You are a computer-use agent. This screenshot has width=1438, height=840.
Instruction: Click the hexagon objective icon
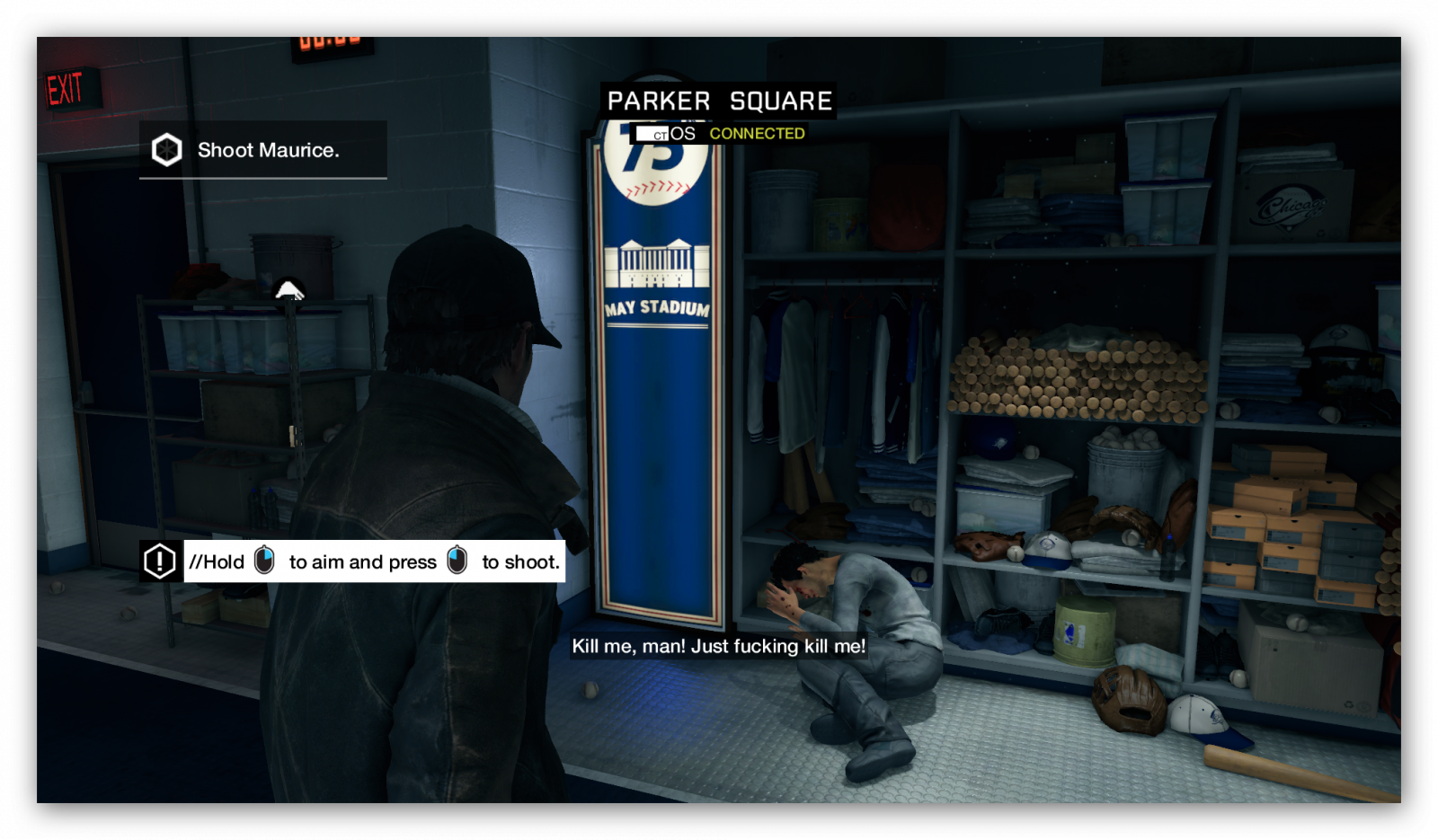tap(166, 150)
